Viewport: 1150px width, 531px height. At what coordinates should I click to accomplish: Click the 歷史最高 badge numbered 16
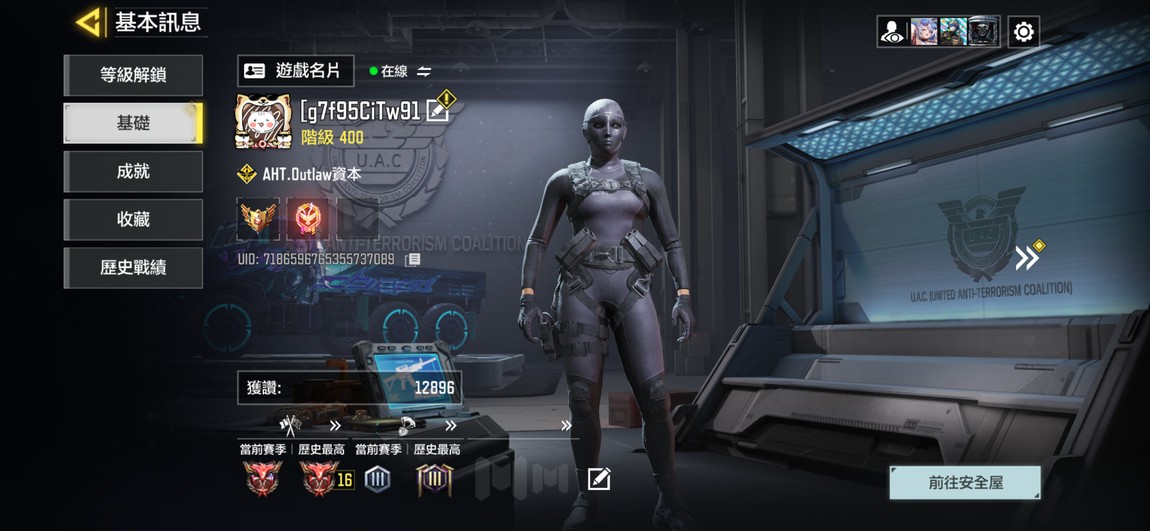(322, 479)
